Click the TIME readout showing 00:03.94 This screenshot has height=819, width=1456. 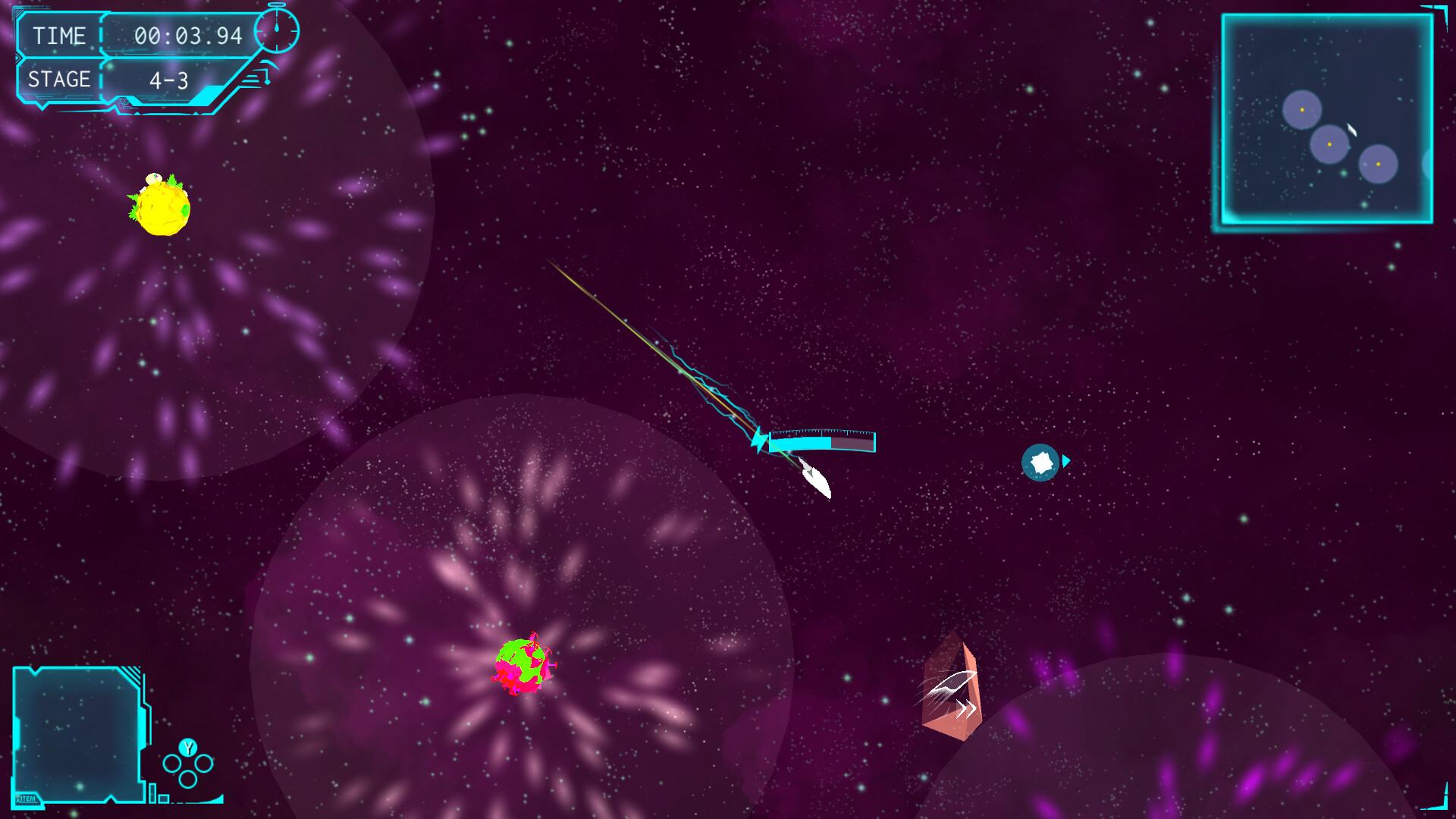tap(191, 35)
